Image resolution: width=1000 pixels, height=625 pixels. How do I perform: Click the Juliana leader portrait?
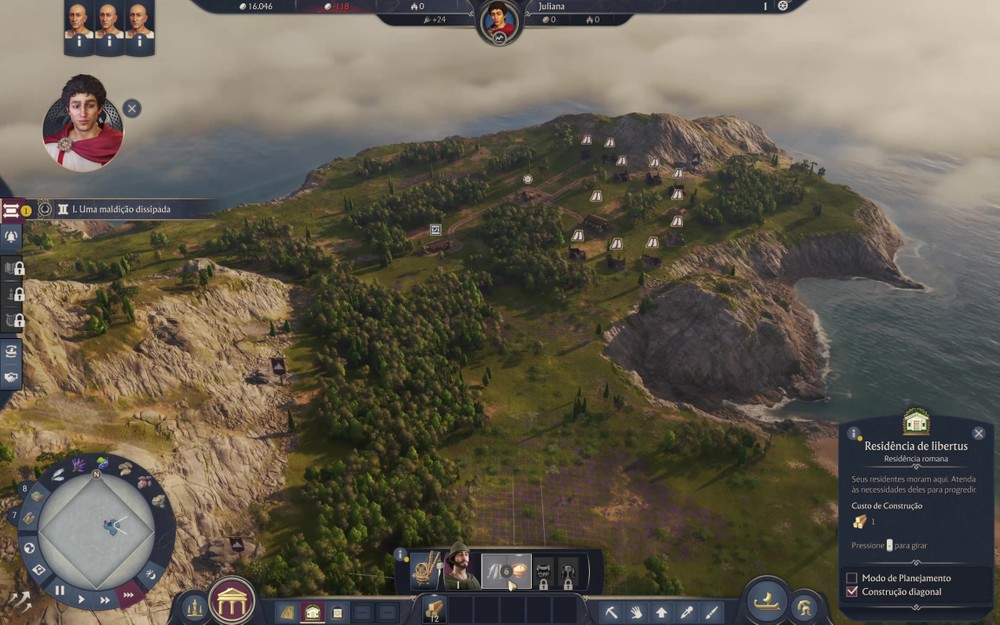498,22
